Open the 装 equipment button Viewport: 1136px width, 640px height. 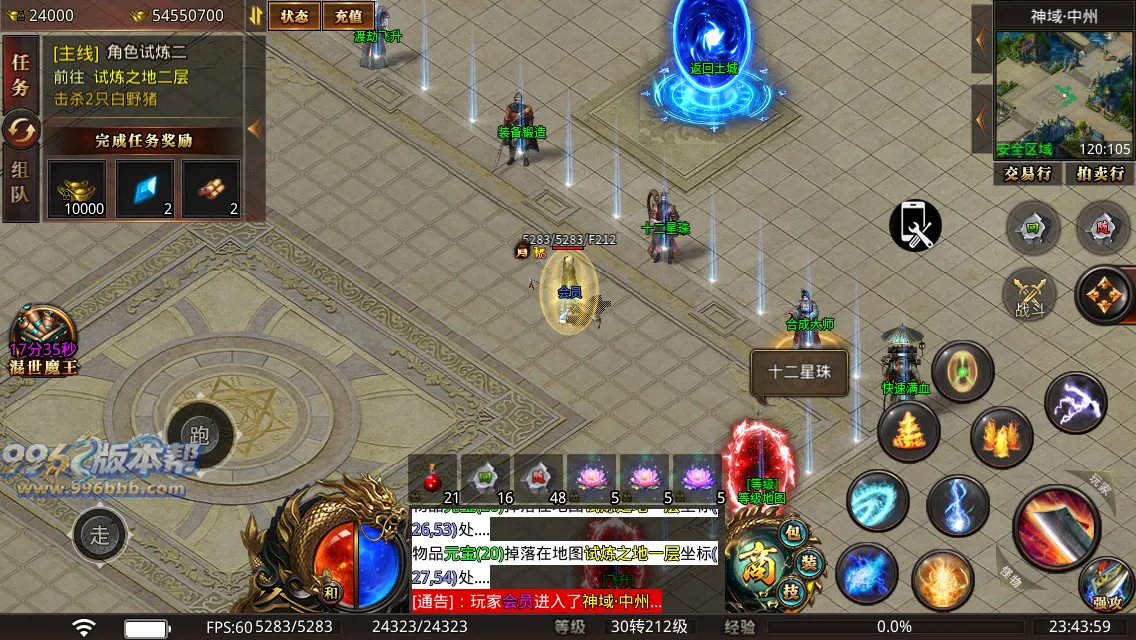click(809, 562)
